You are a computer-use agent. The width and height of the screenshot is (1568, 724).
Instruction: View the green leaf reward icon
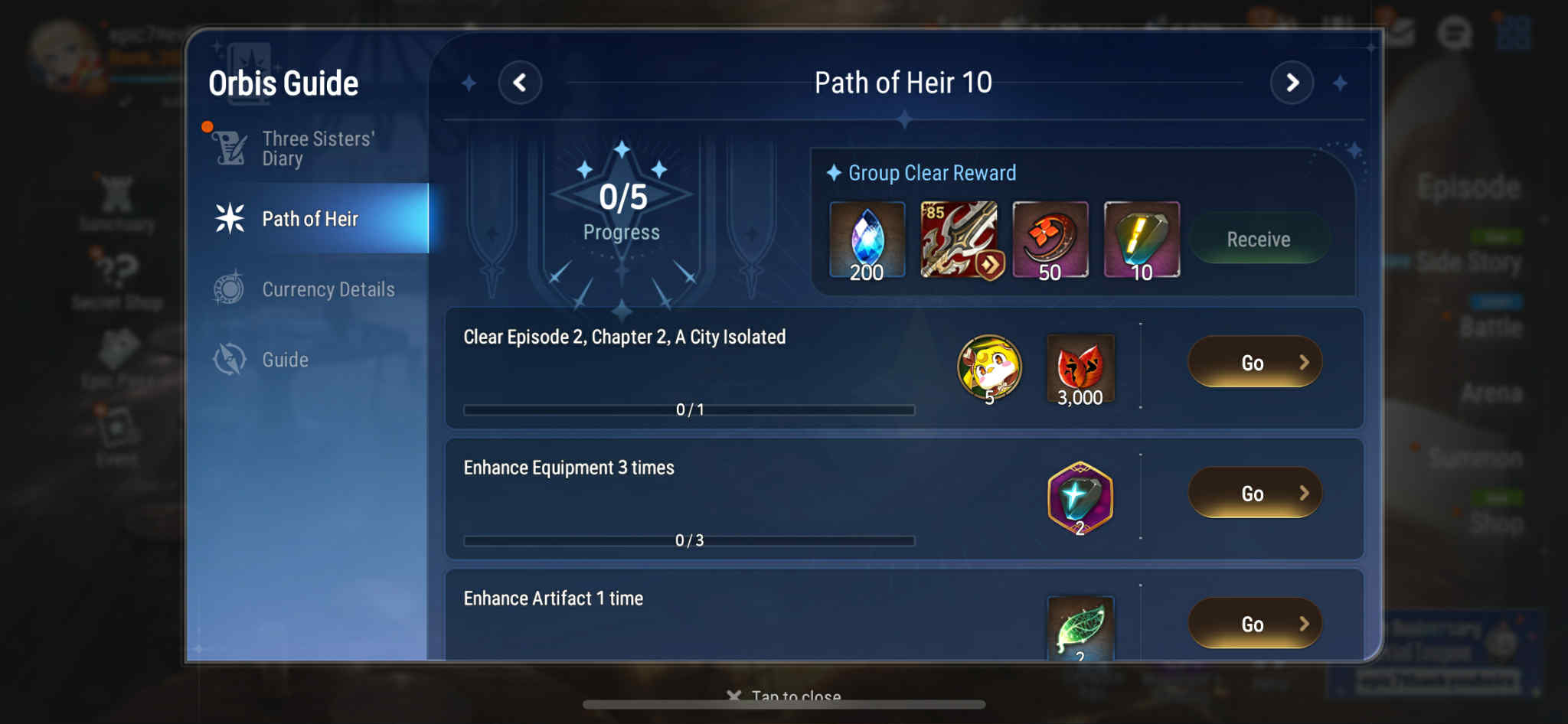pyautogui.click(x=1080, y=628)
